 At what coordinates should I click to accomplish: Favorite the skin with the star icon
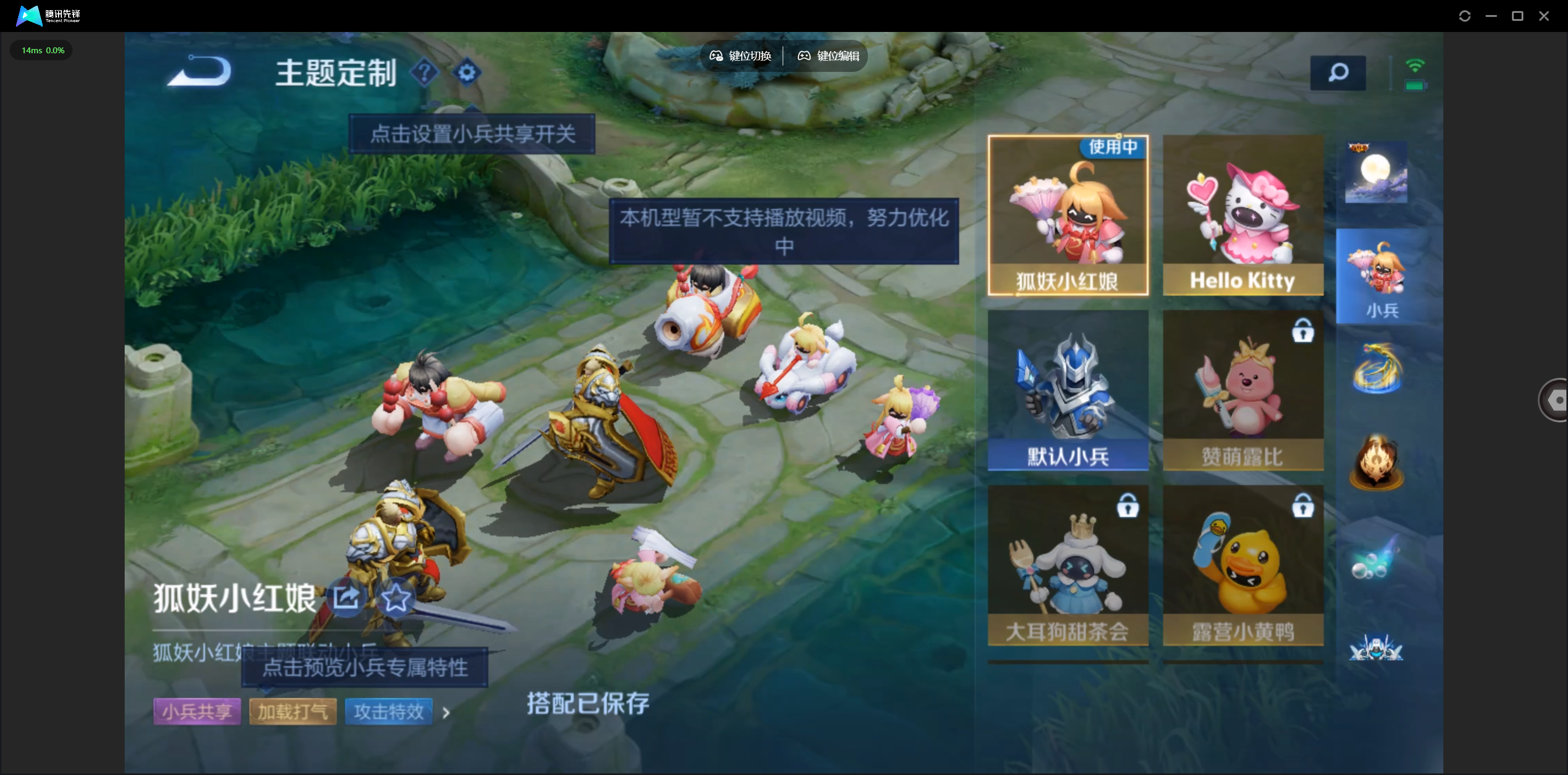click(396, 598)
